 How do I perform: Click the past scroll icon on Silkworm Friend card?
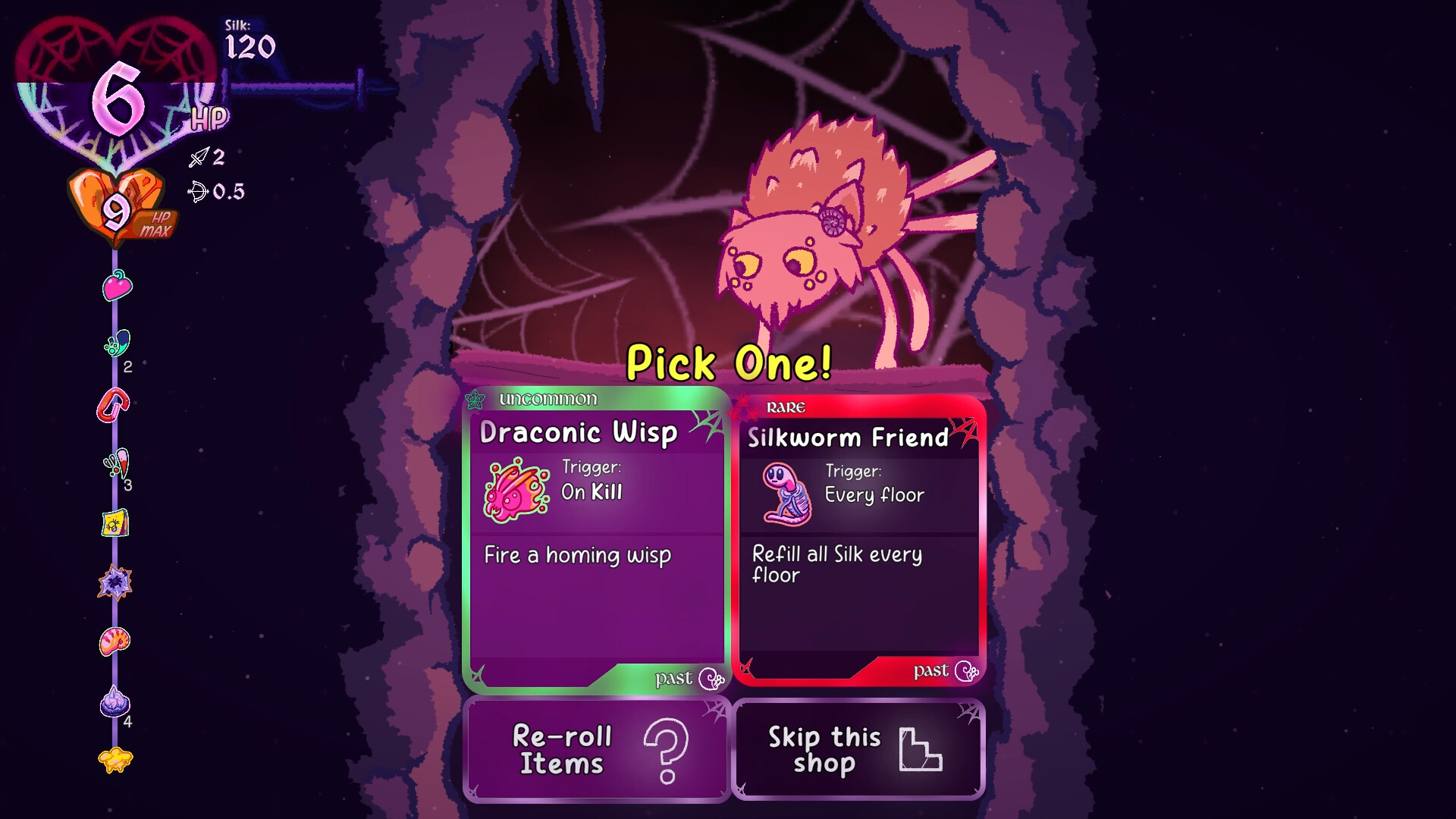pos(965,672)
